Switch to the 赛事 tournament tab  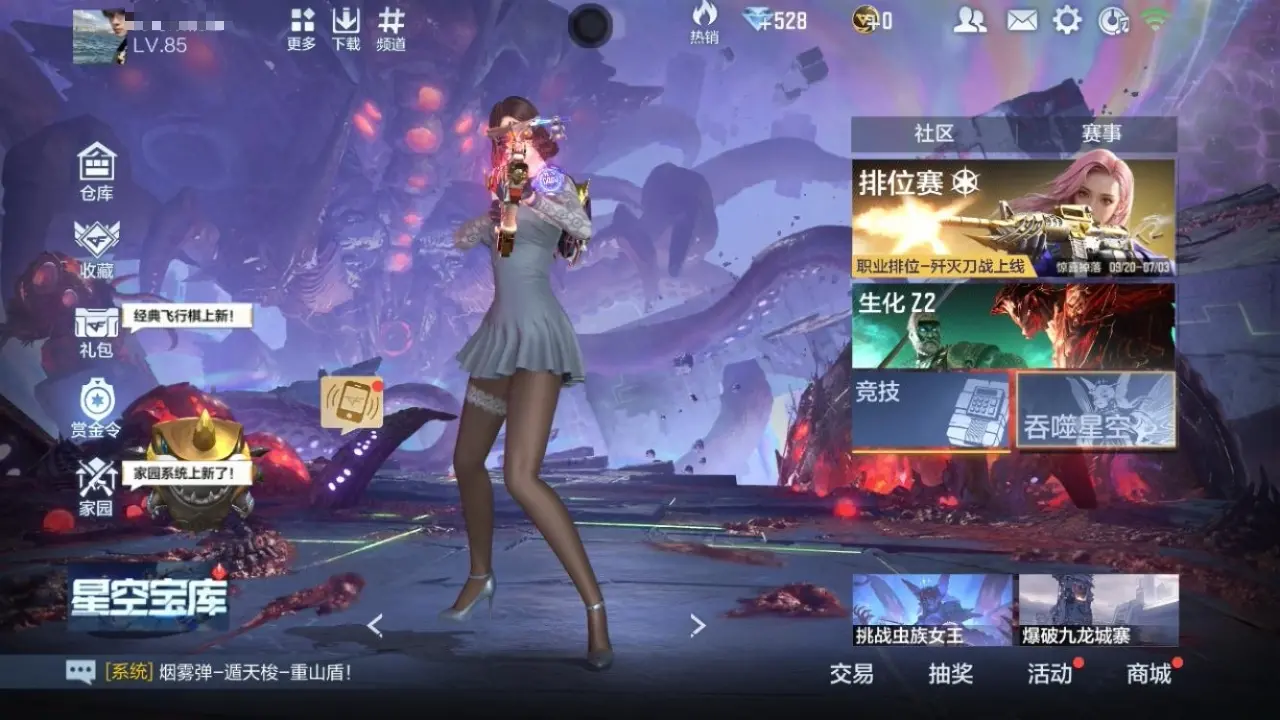[1100, 134]
